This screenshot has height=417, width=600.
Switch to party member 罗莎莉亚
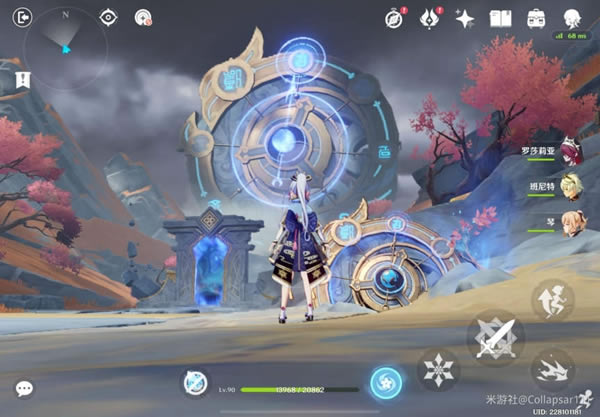coord(571,151)
